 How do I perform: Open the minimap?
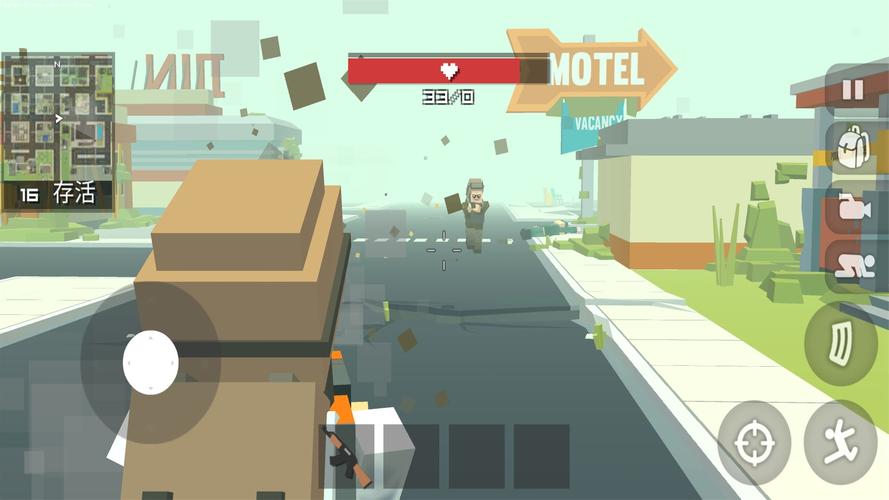(x=58, y=115)
